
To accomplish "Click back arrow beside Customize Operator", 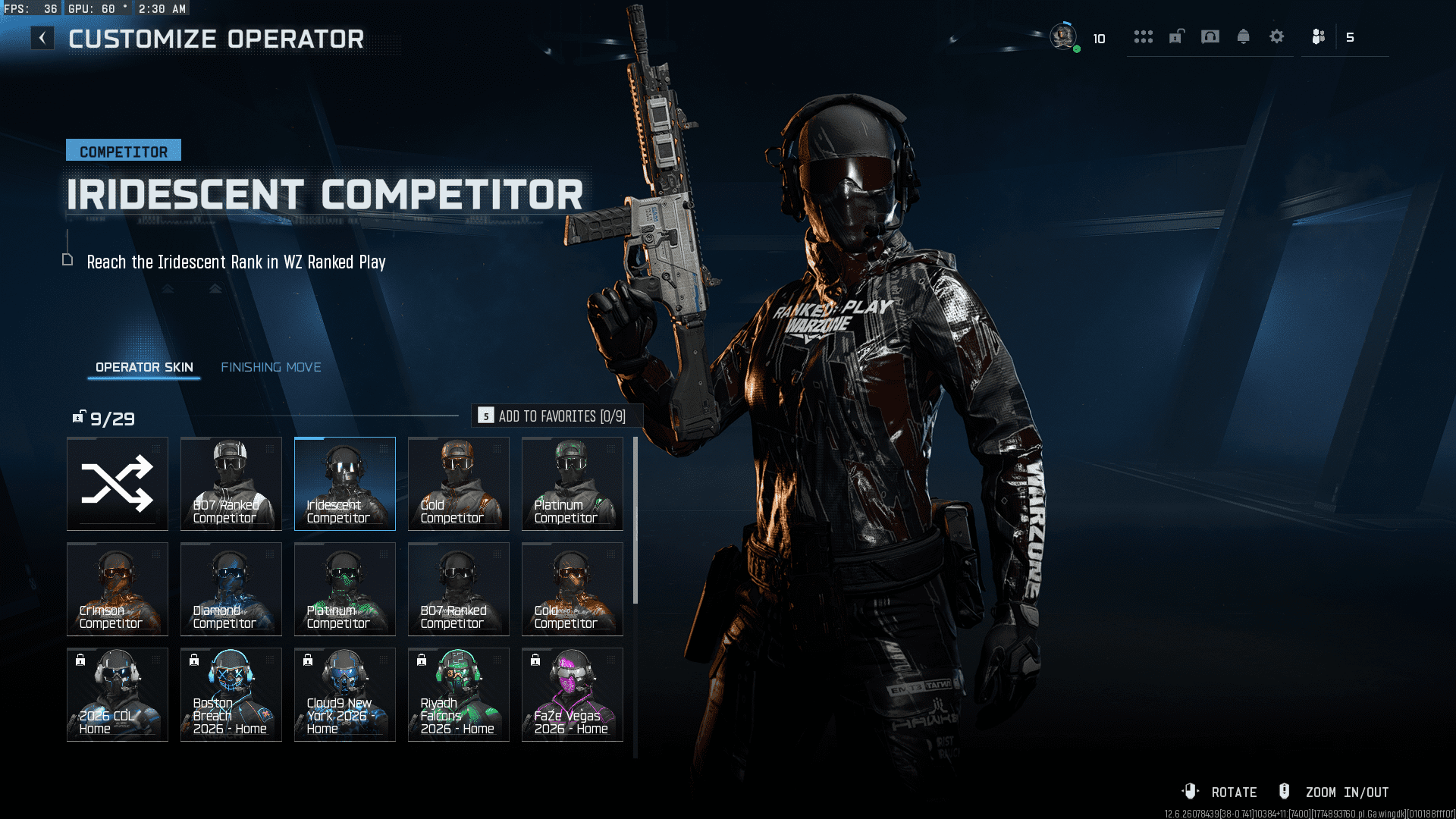I will (x=42, y=36).
